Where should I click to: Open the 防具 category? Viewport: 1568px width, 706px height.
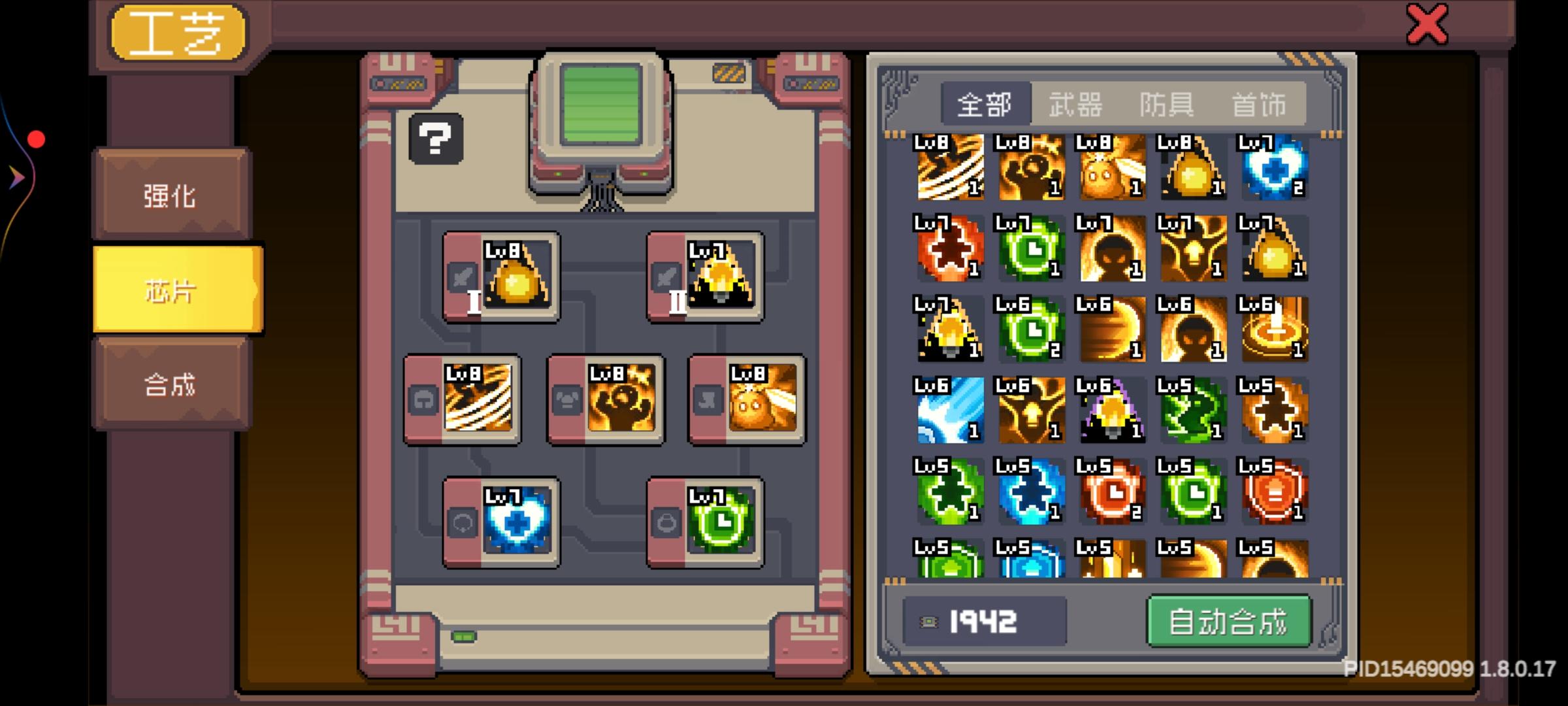1168,103
